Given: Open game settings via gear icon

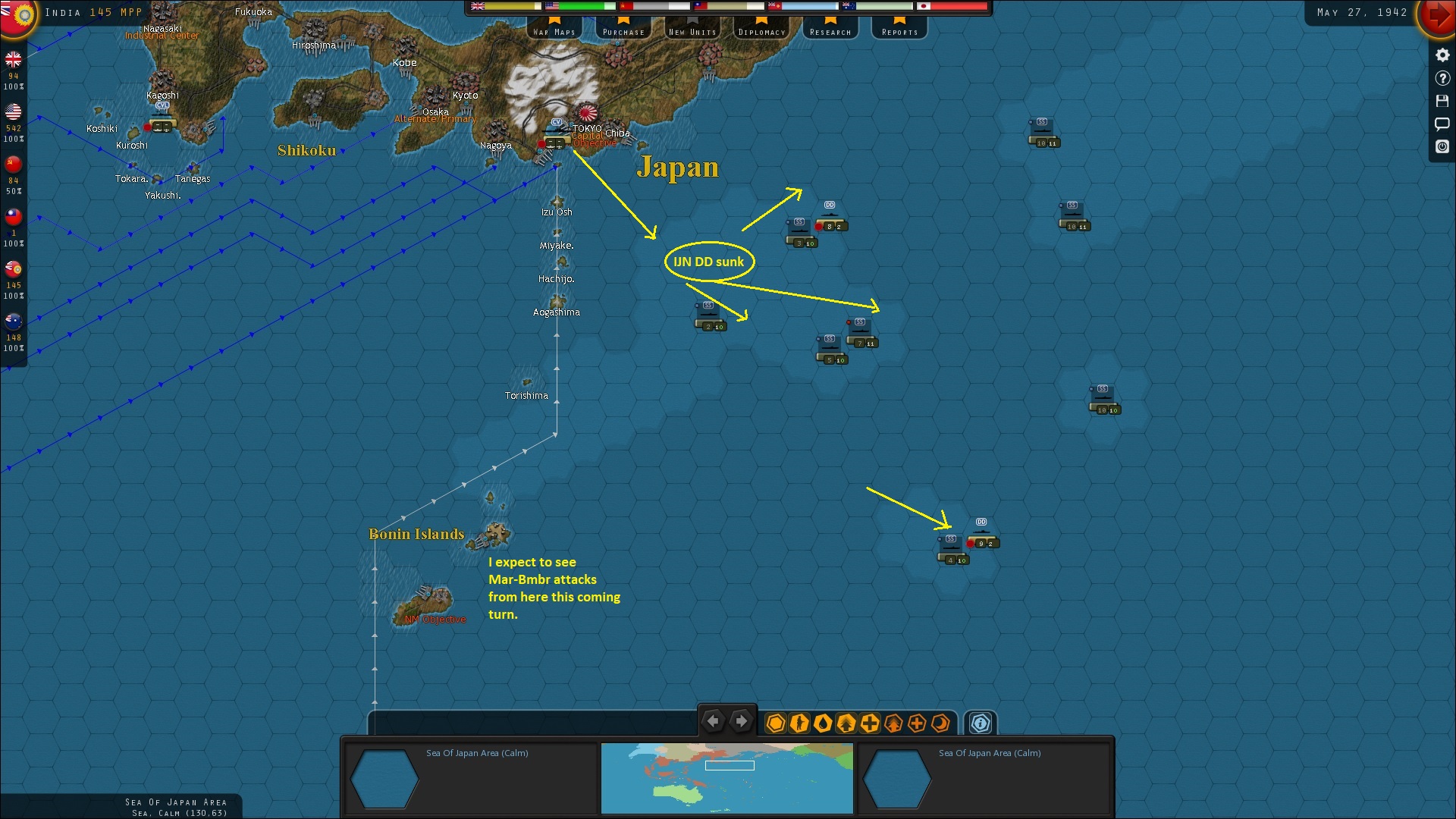Looking at the screenshot, I should [1442, 55].
